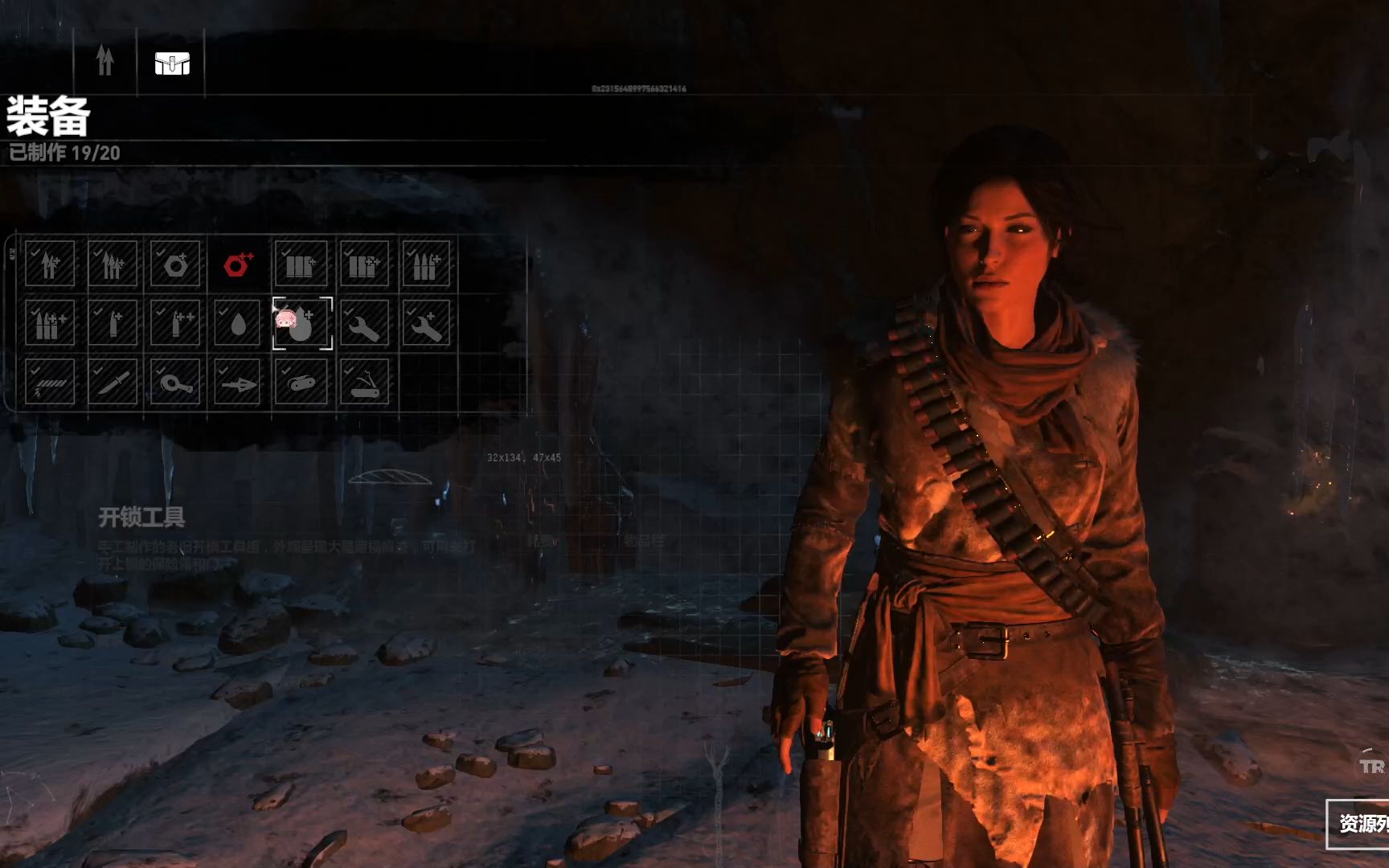Viewport: 1389px width, 868px height.
Task: Select the combat knife slot
Action: (x=113, y=382)
